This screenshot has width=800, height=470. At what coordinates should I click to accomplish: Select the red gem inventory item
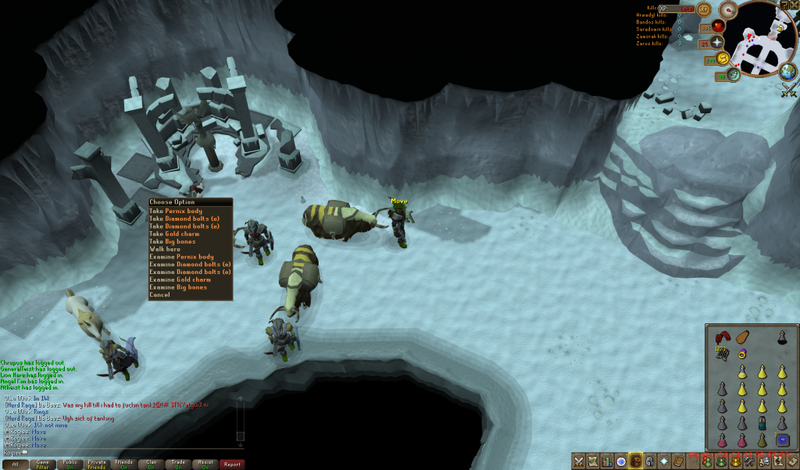(722, 337)
